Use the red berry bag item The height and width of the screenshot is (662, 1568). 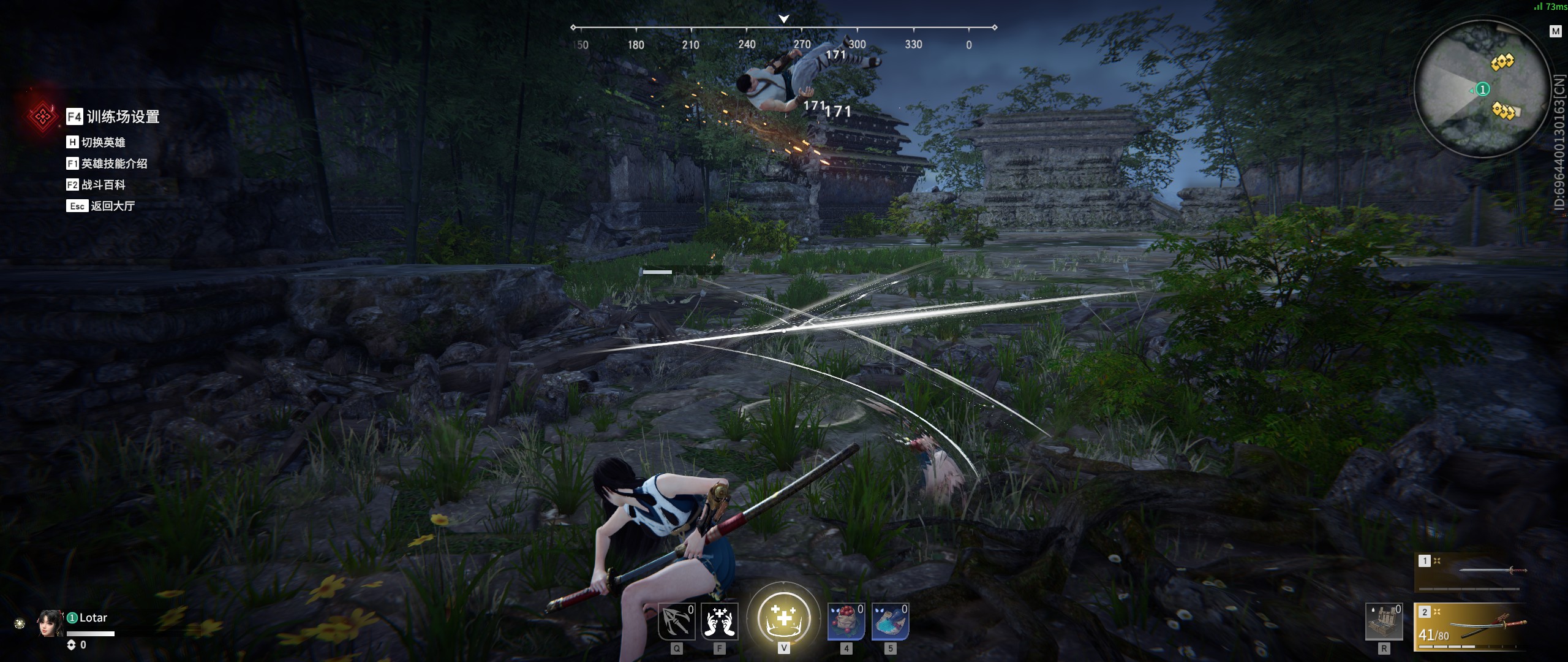[x=846, y=621]
